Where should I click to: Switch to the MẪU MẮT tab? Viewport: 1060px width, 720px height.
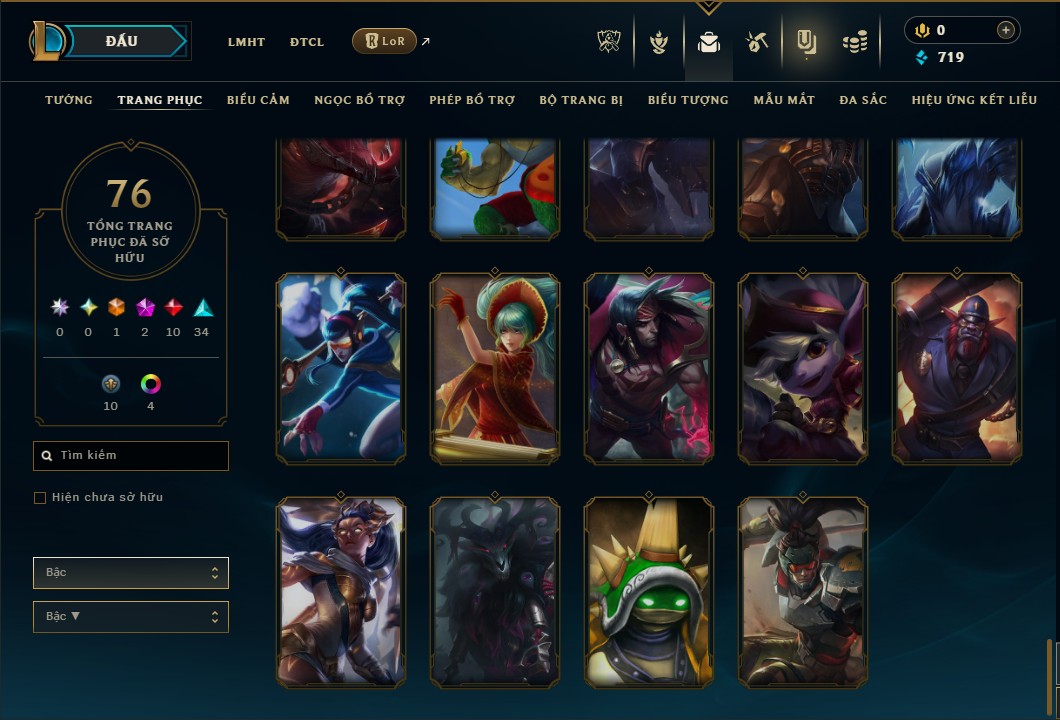784,100
